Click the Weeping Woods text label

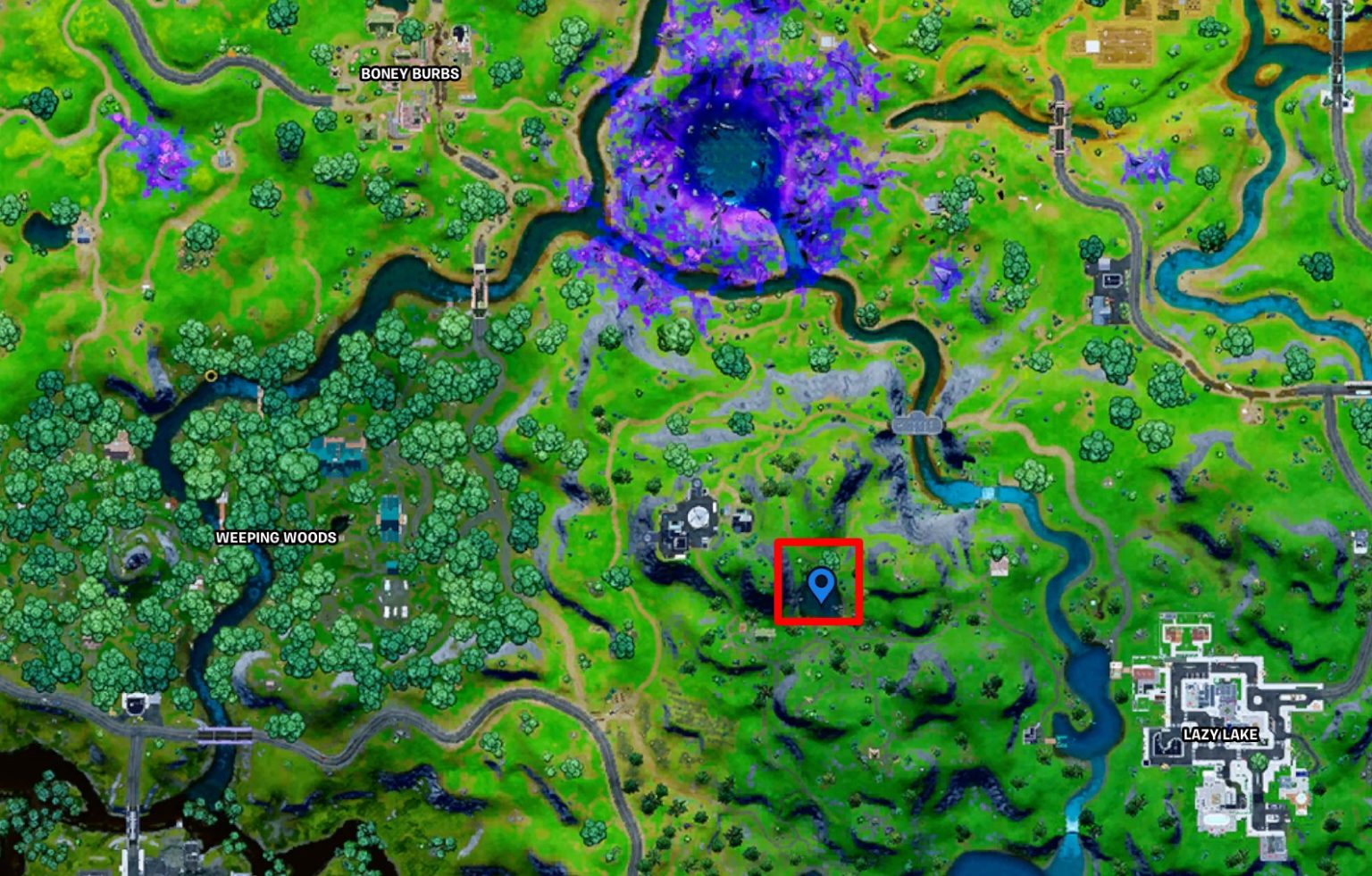point(275,538)
